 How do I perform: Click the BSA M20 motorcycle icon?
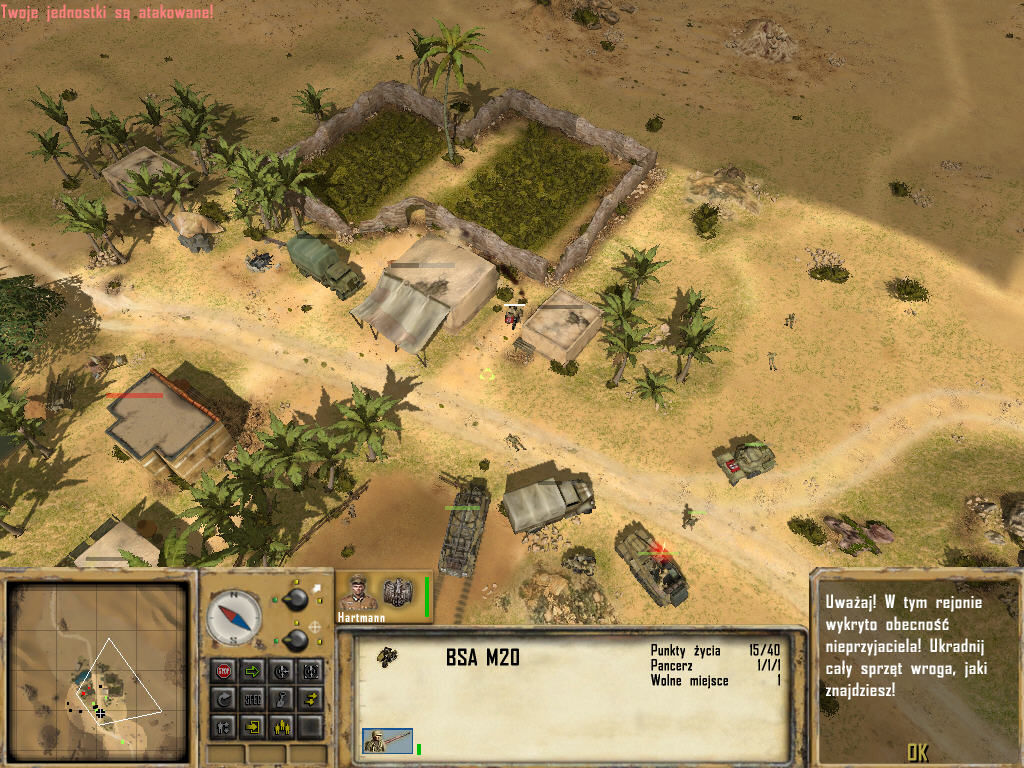(386, 656)
